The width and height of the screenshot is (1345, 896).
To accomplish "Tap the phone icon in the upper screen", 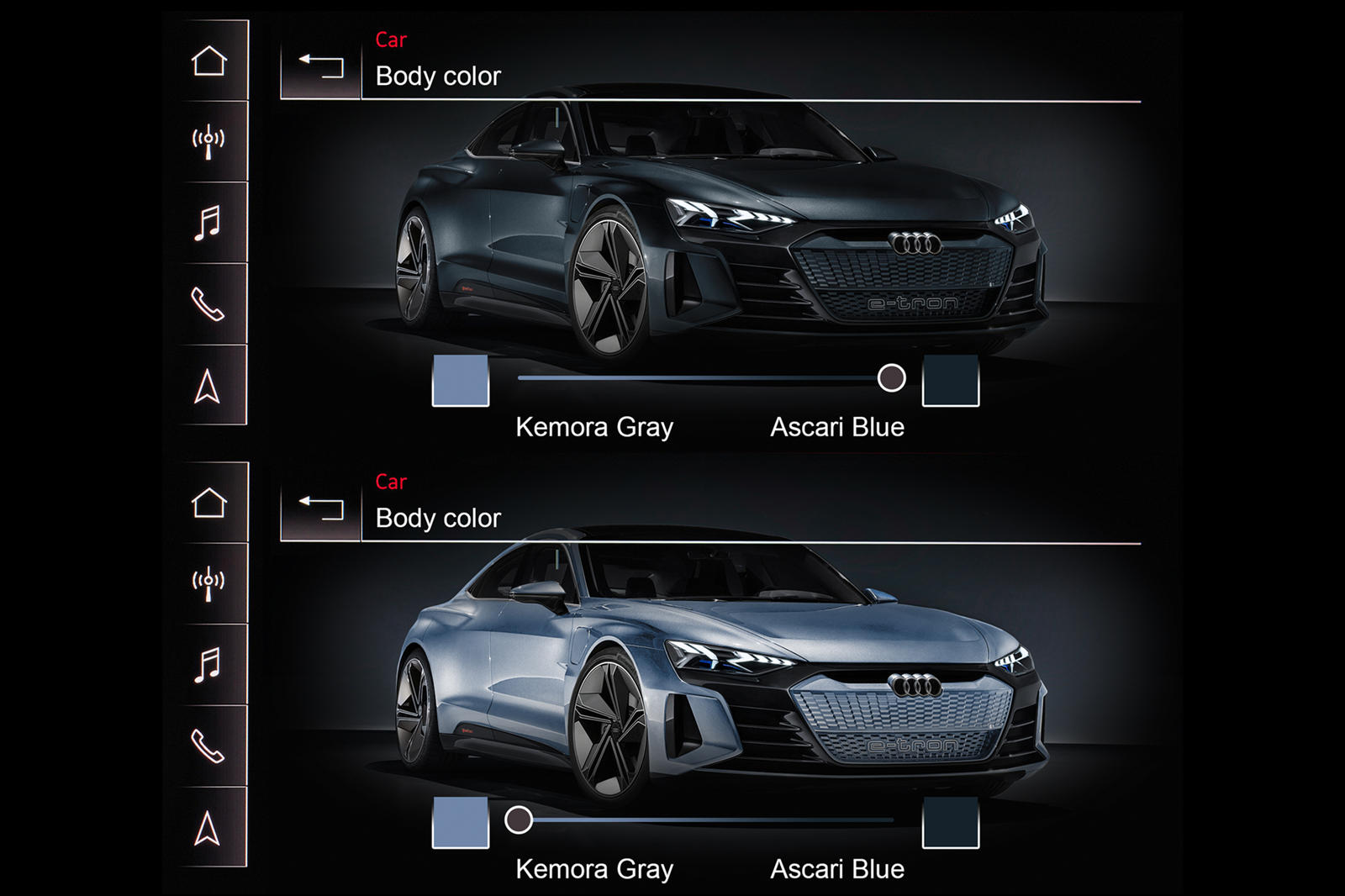I will point(208,304).
